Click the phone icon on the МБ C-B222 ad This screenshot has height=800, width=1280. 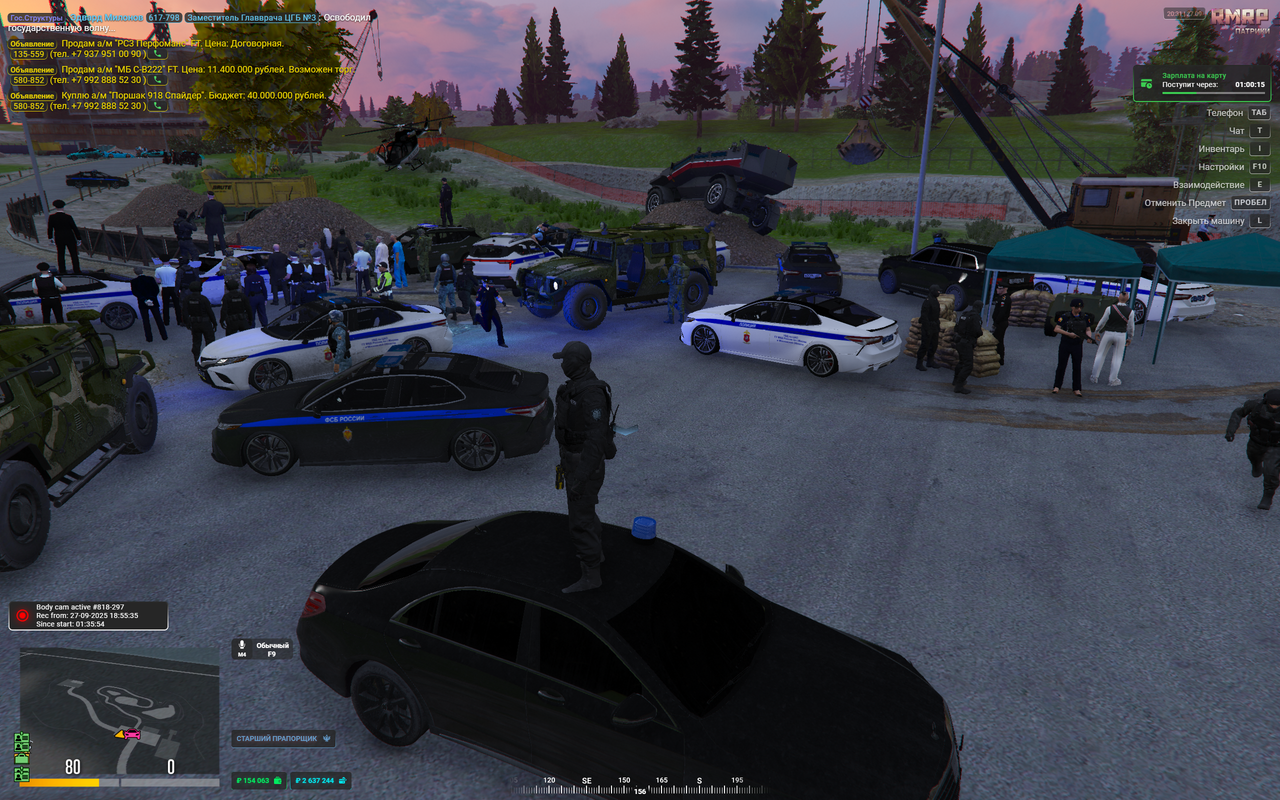click(157, 80)
